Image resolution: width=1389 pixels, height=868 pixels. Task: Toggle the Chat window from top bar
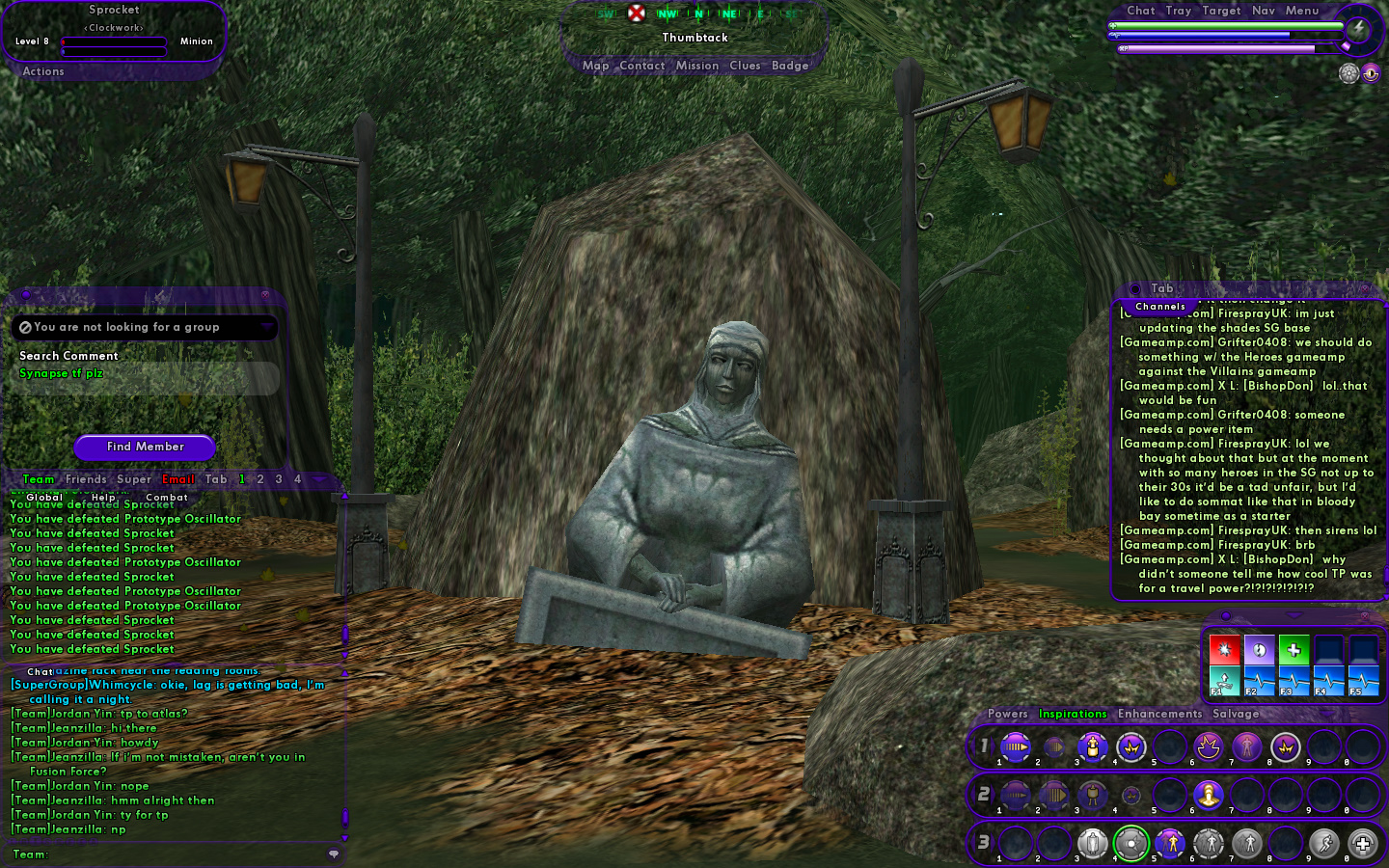point(1140,11)
